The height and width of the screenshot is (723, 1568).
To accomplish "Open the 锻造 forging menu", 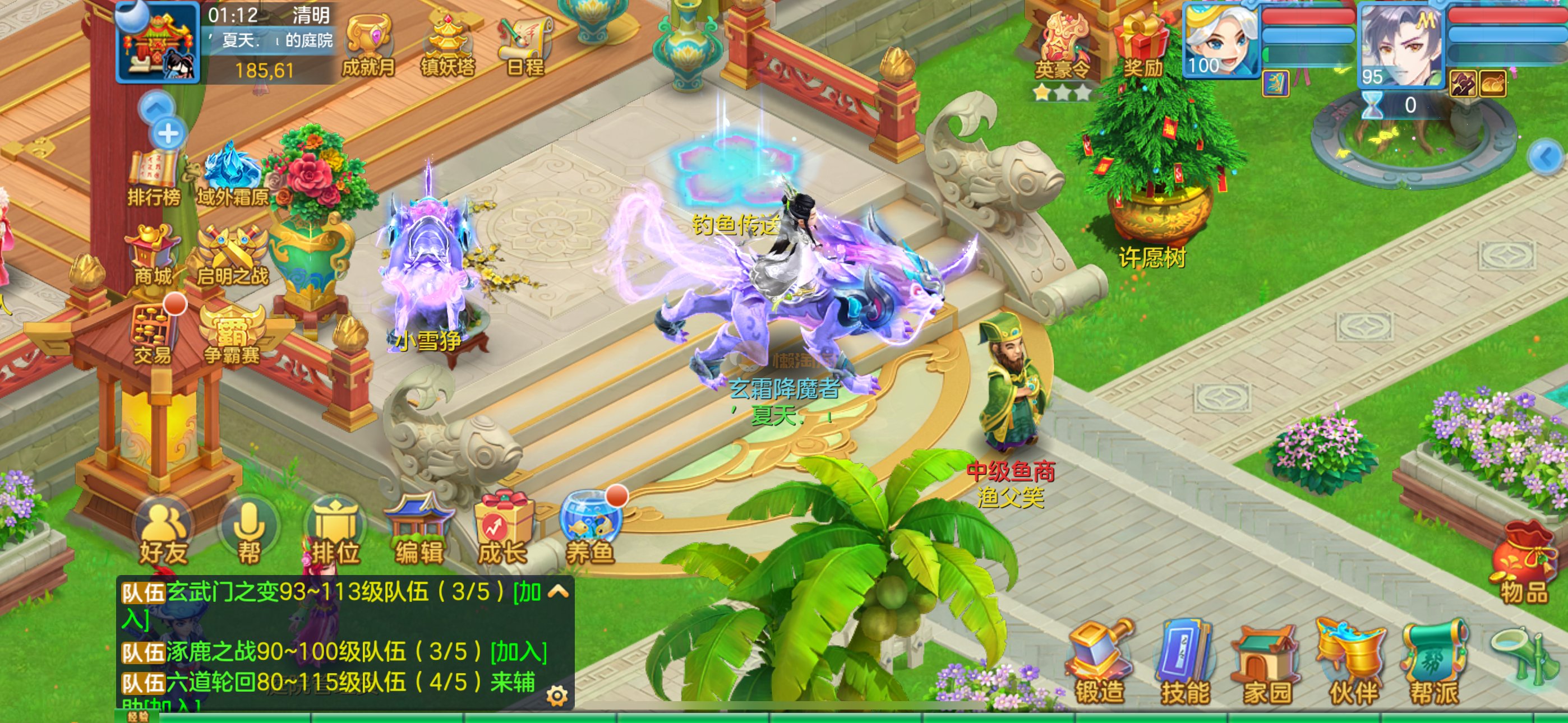I will coord(1099,664).
